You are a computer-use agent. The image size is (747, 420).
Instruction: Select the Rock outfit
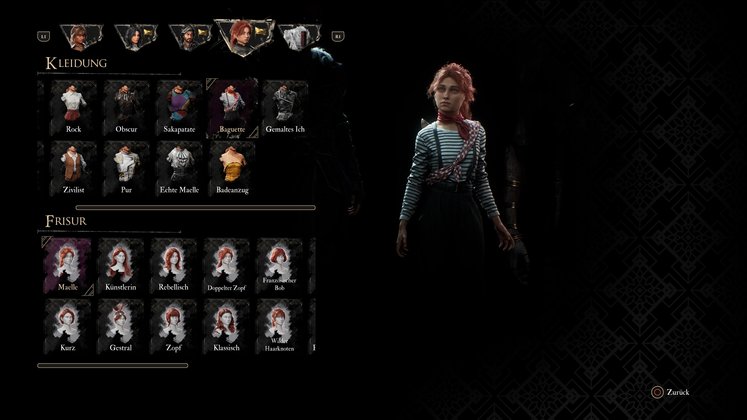73,106
